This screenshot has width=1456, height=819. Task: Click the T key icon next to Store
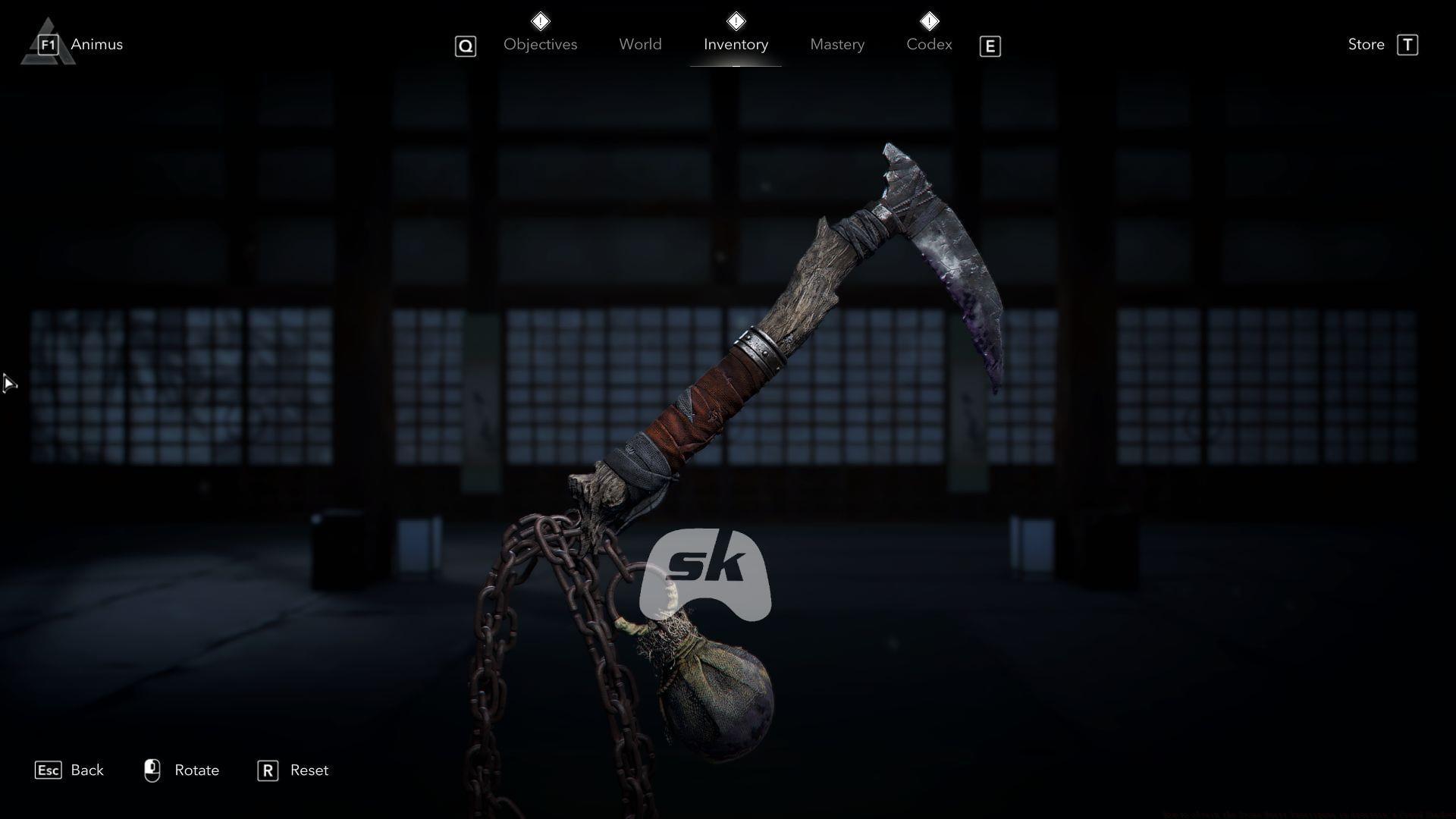[x=1409, y=44]
